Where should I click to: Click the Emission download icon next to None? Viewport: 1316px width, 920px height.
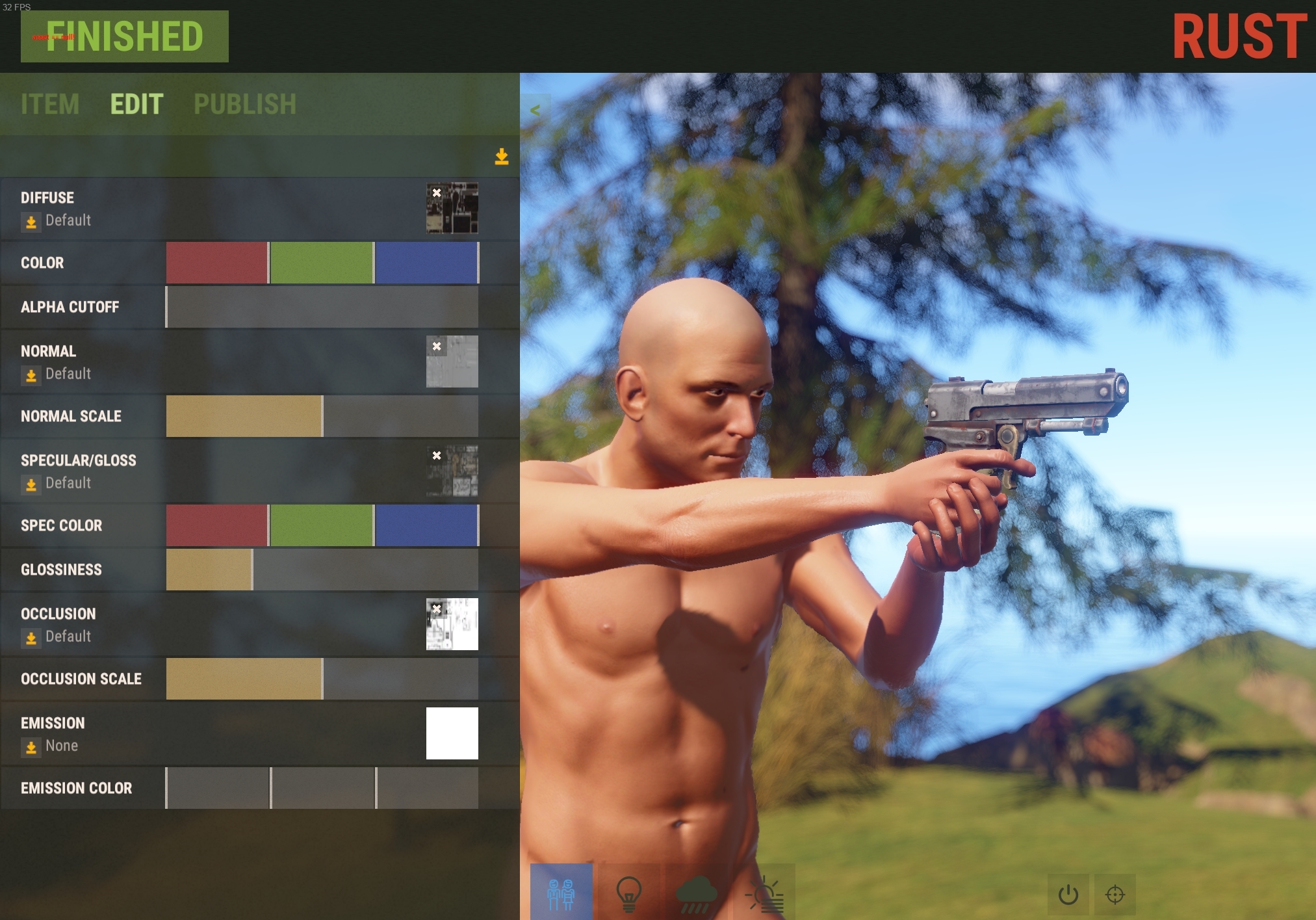point(31,748)
